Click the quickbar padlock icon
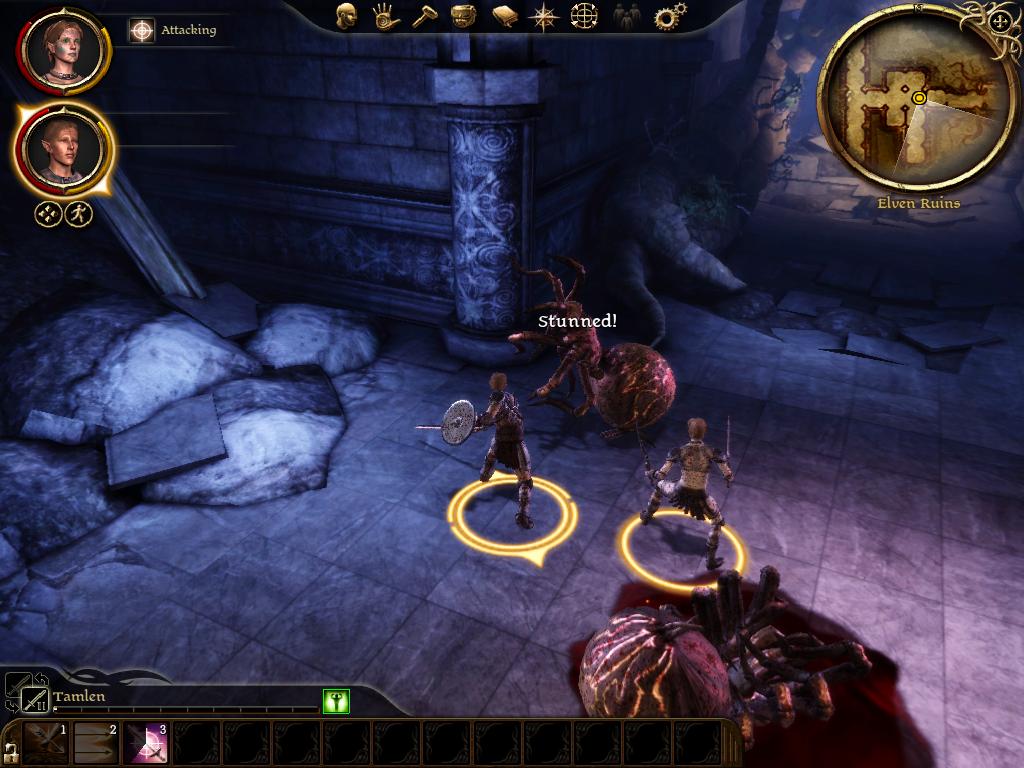The image size is (1024, 768). point(11,751)
